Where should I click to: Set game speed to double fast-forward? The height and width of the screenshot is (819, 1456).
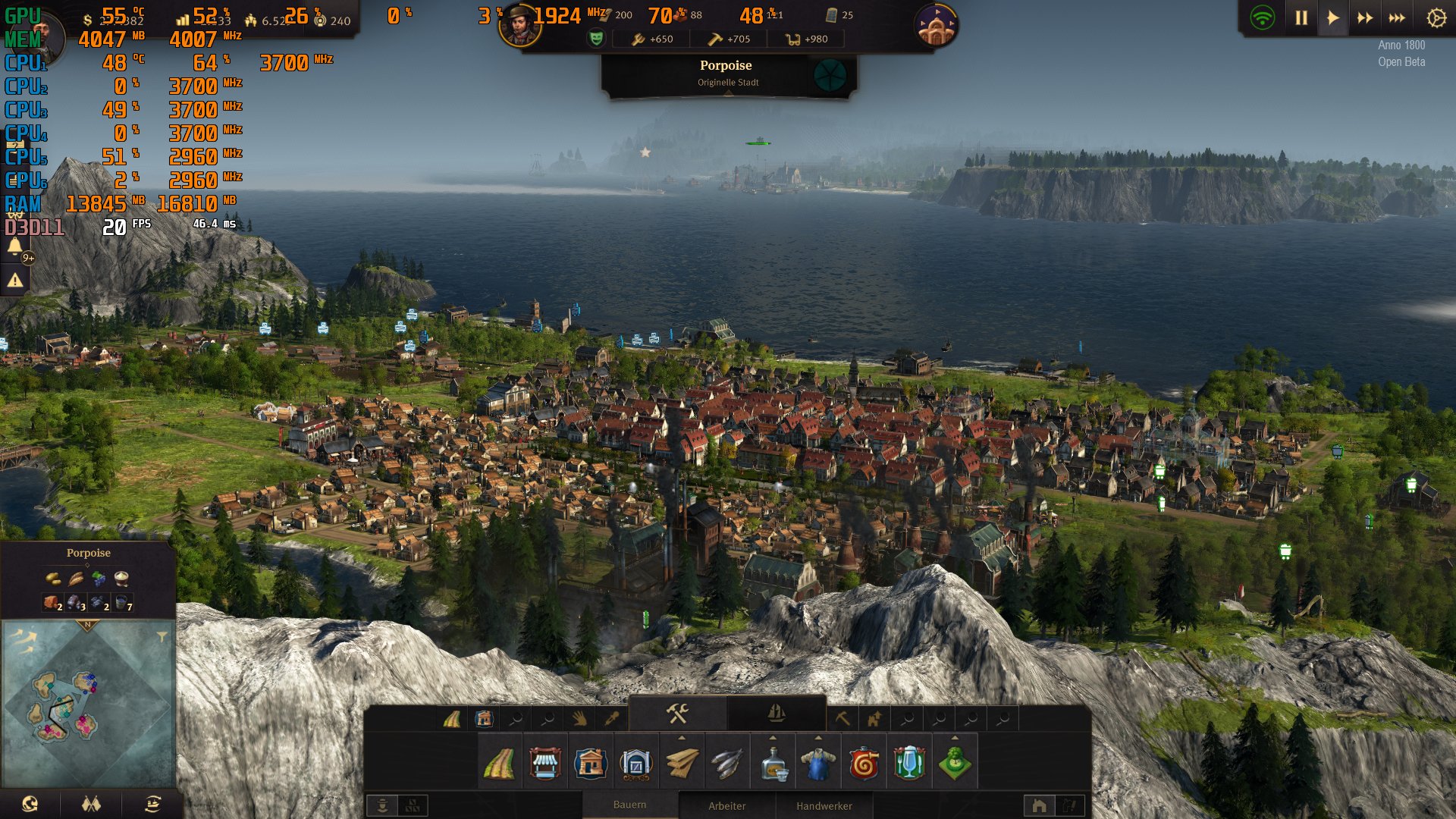pos(1365,18)
